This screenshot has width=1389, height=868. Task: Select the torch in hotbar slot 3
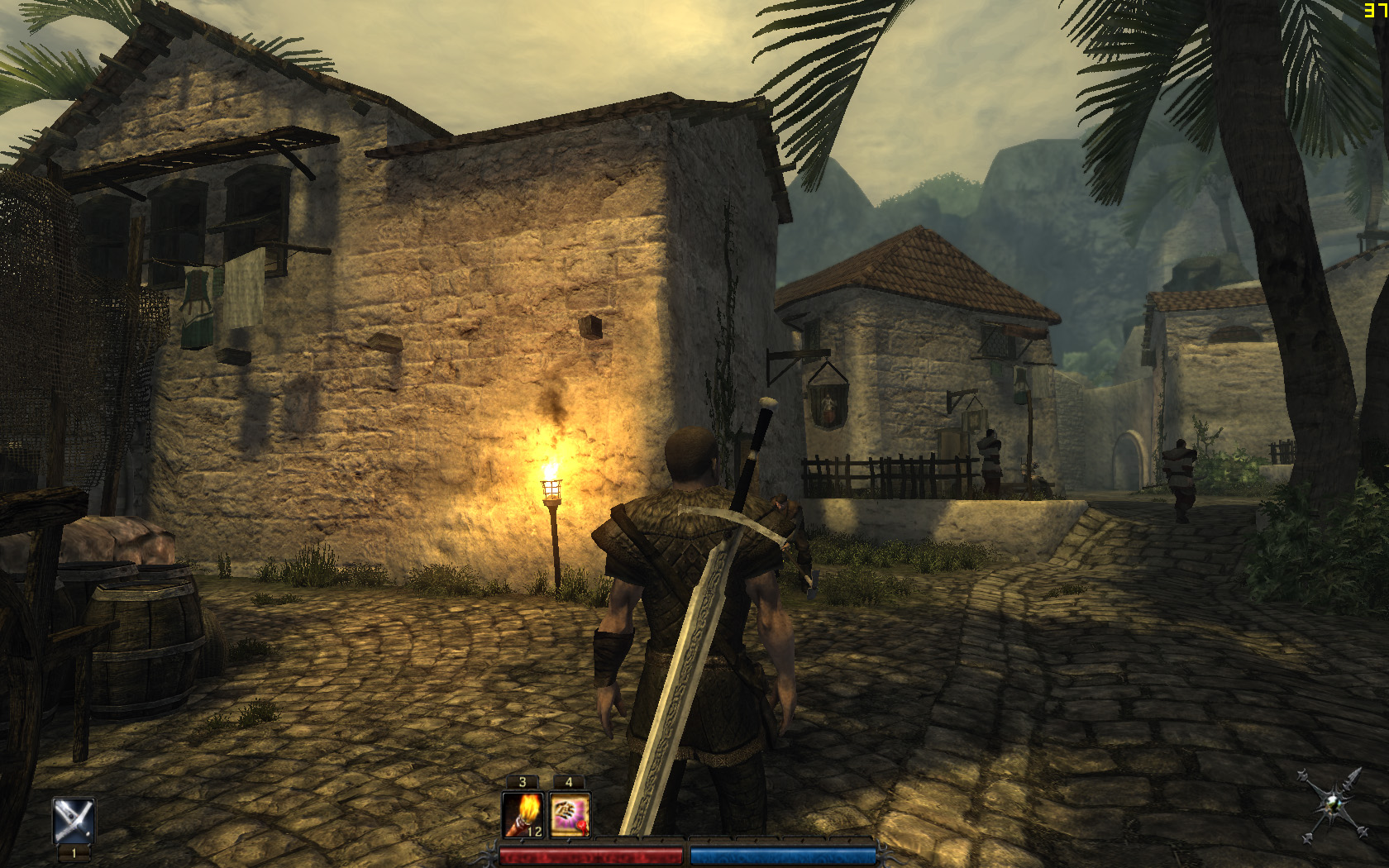pyautogui.click(x=523, y=814)
